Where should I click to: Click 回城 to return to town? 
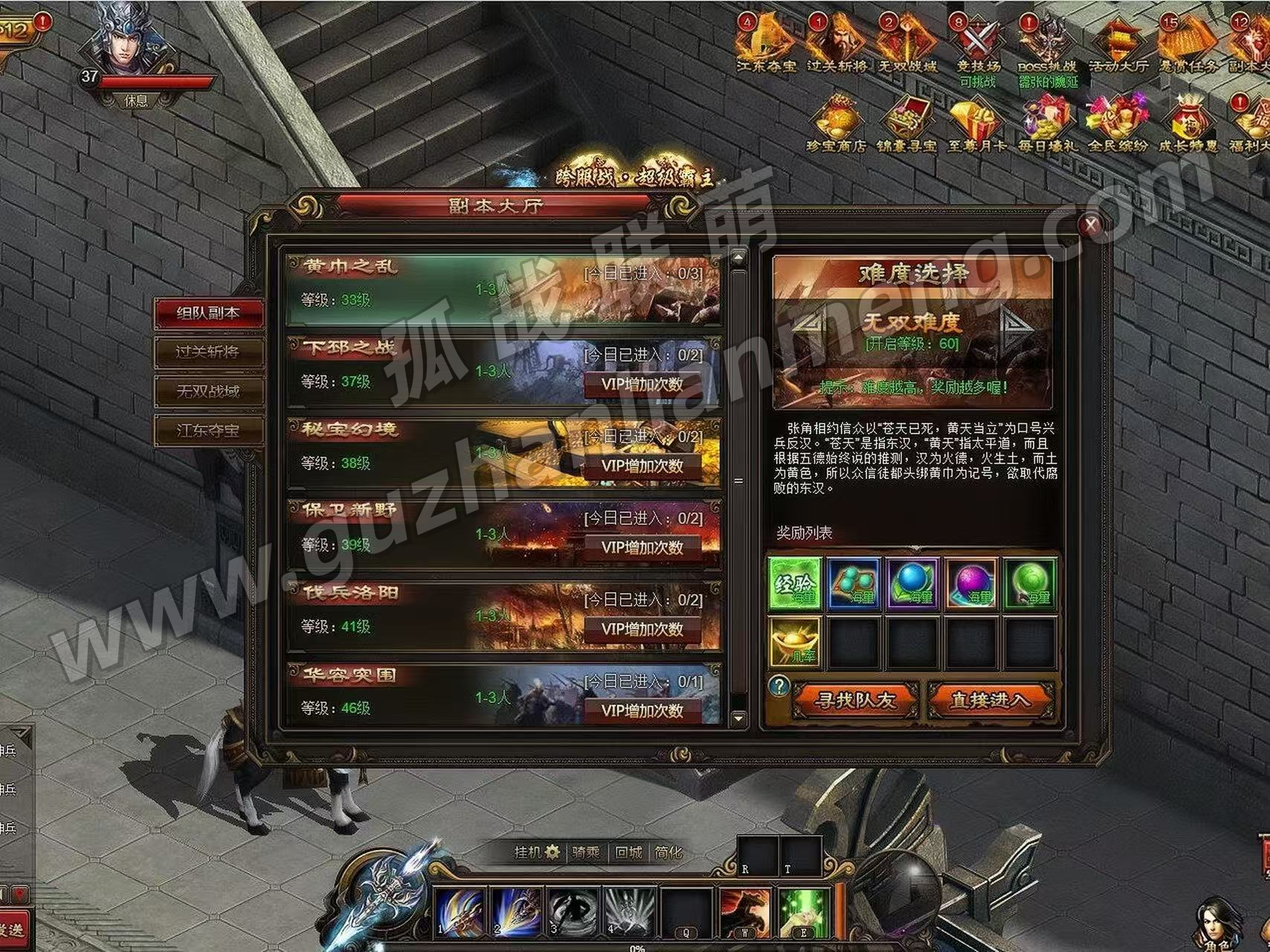coord(628,852)
